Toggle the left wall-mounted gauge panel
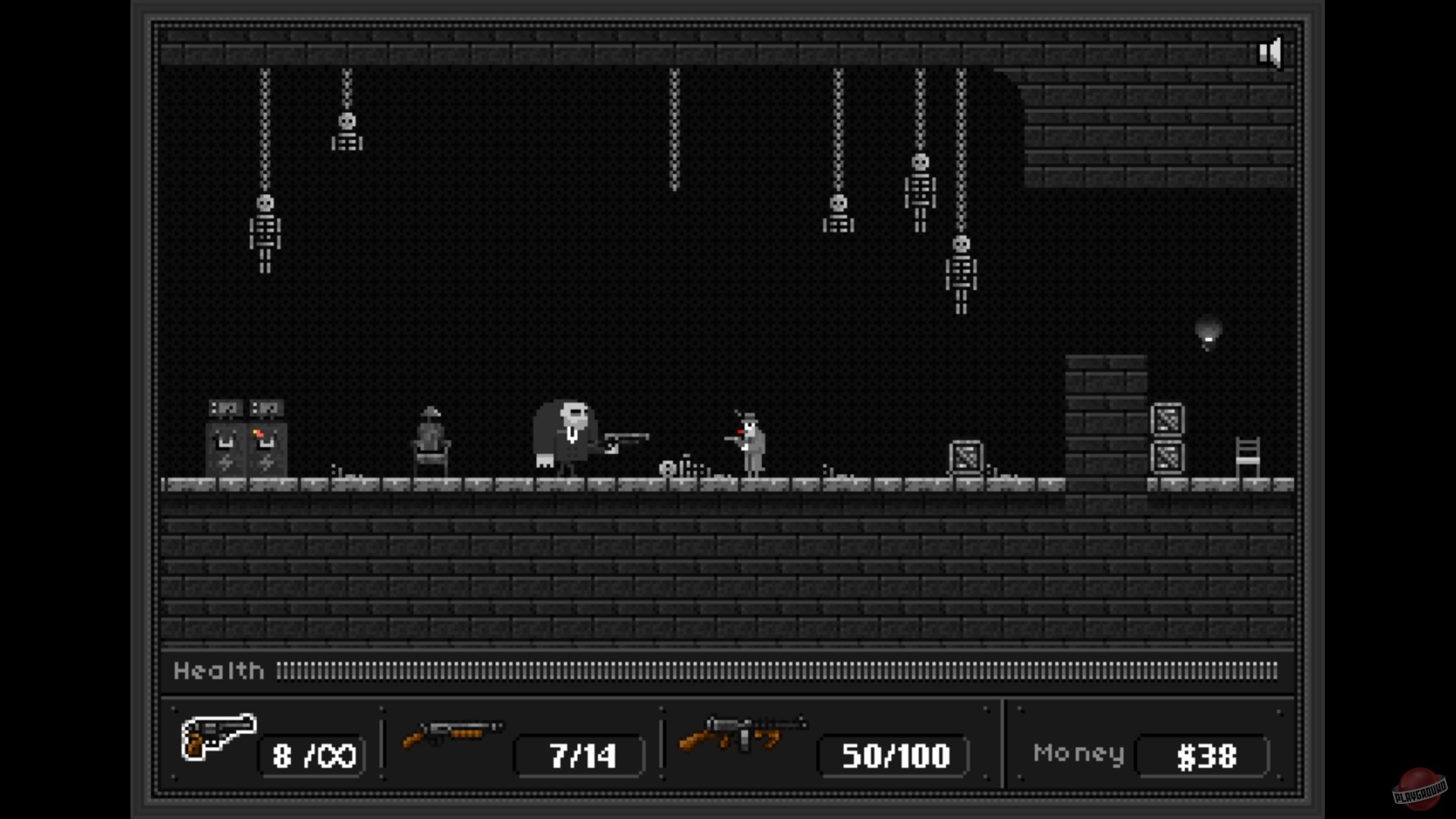This screenshot has height=819, width=1456. coord(224,408)
